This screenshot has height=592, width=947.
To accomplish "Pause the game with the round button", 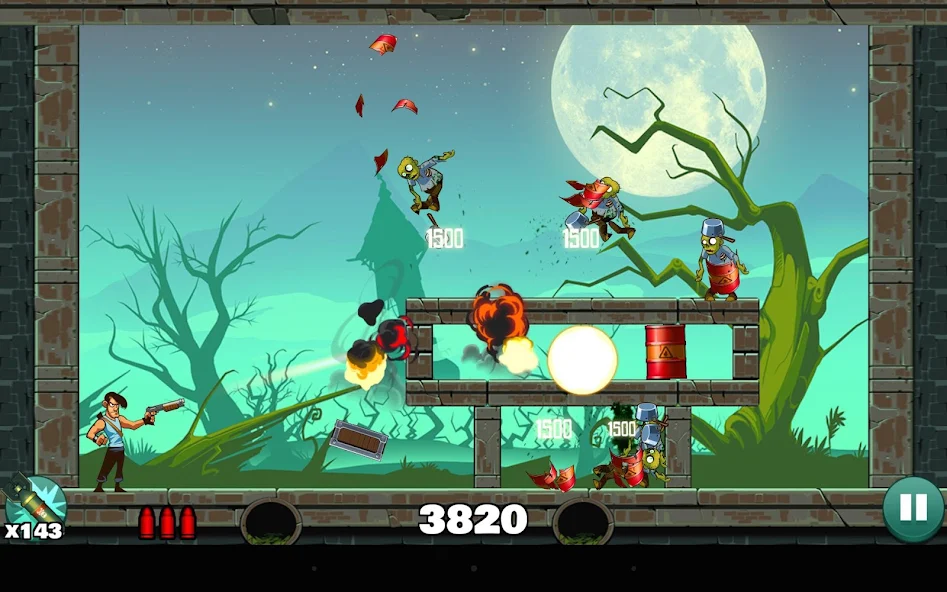I will pos(913,508).
